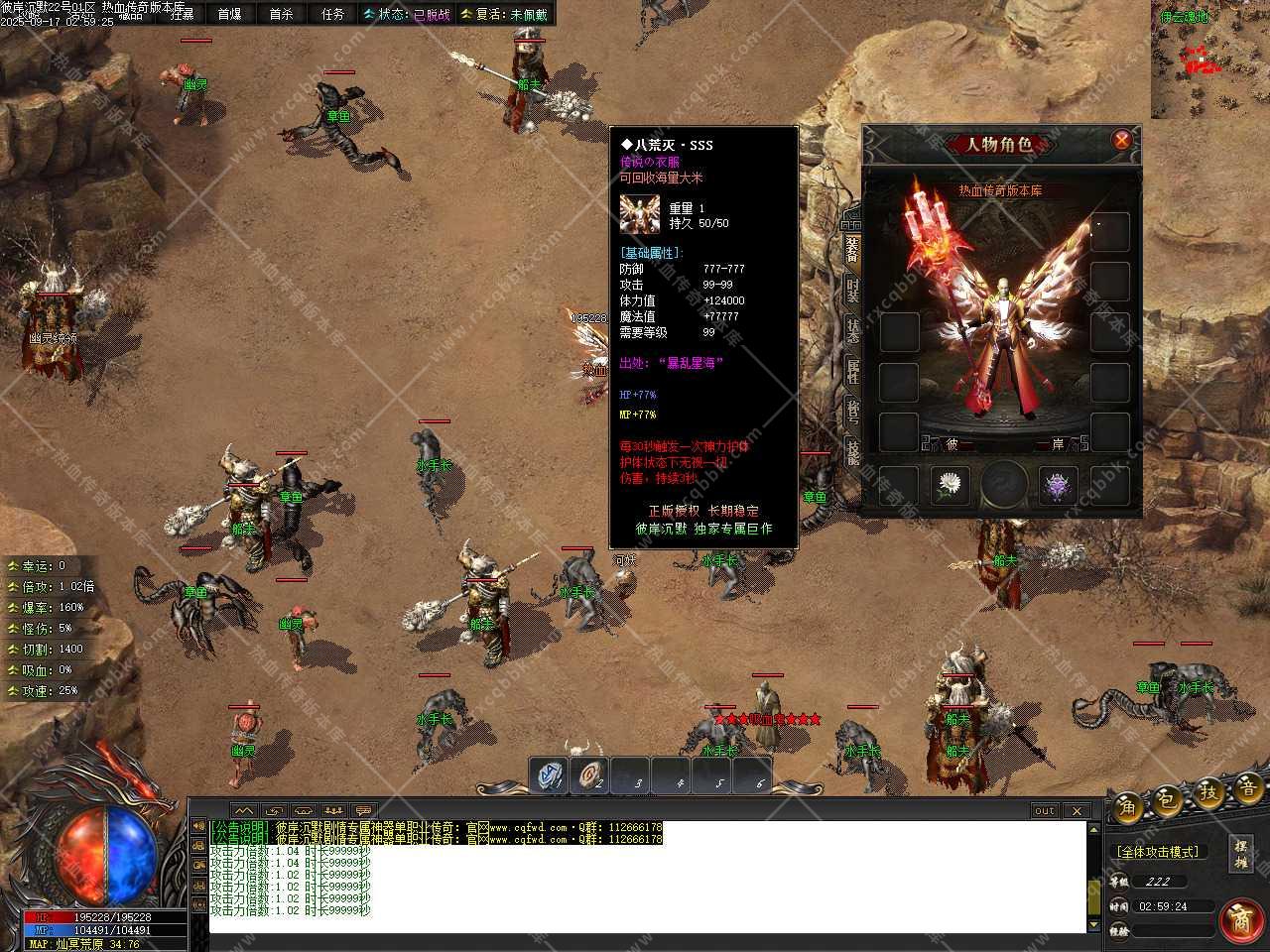
Task: Open the 称号 title tab
Action: [852, 411]
